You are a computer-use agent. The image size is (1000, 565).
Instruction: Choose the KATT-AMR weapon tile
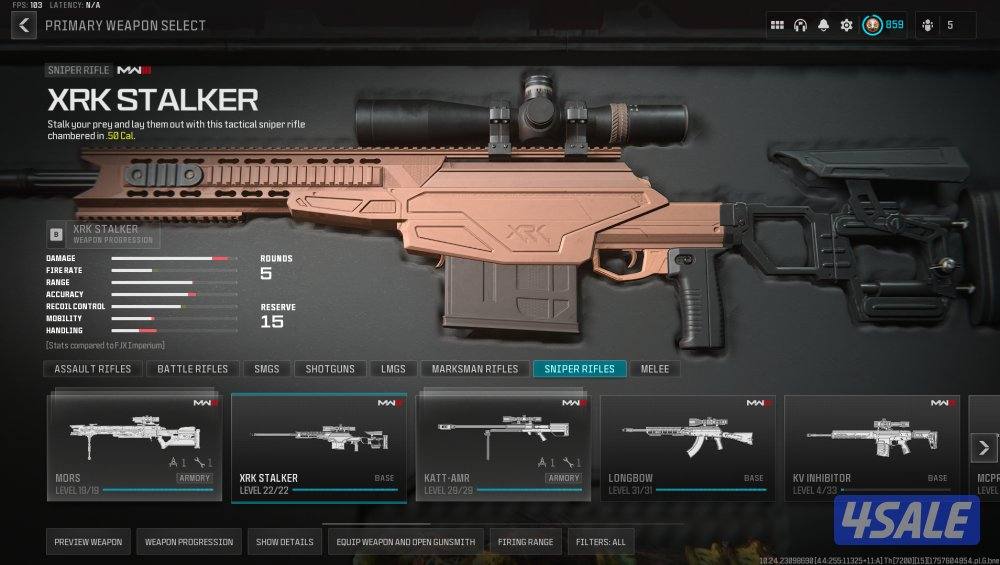(x=503, y=447)
